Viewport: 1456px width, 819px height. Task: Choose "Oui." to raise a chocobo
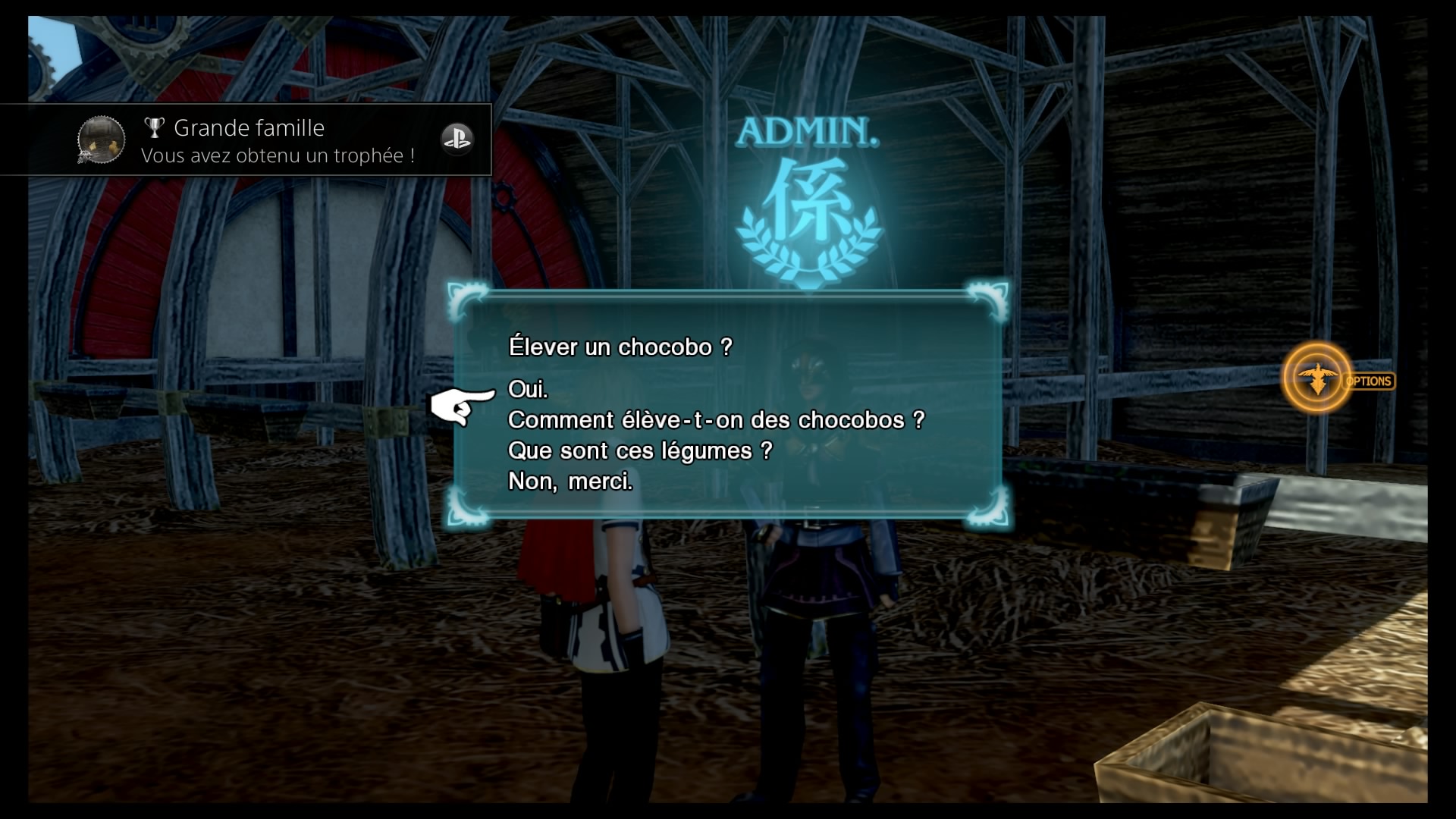pos(528,390)
